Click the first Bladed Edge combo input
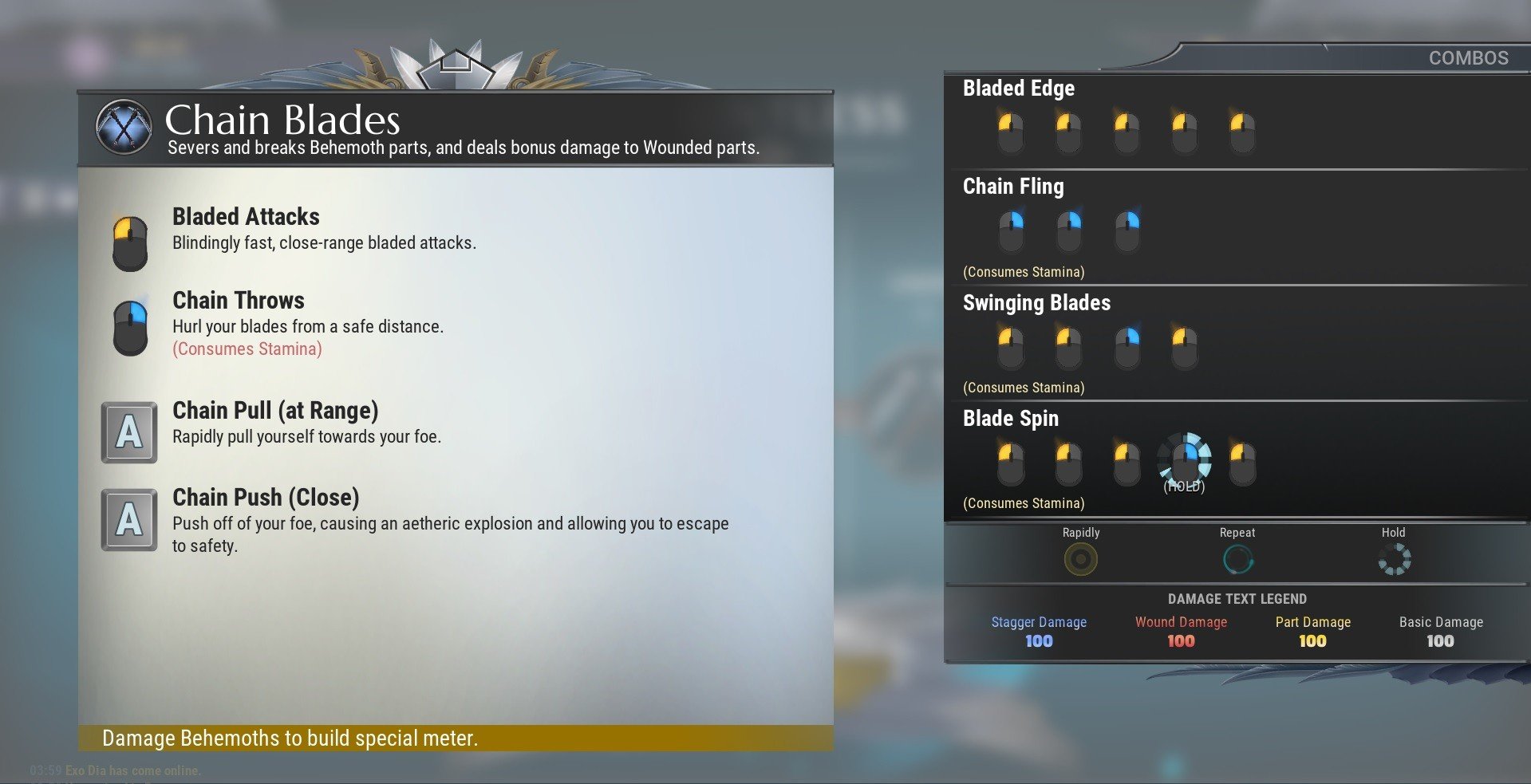1531x784 pixels. tap(1011, 129)
